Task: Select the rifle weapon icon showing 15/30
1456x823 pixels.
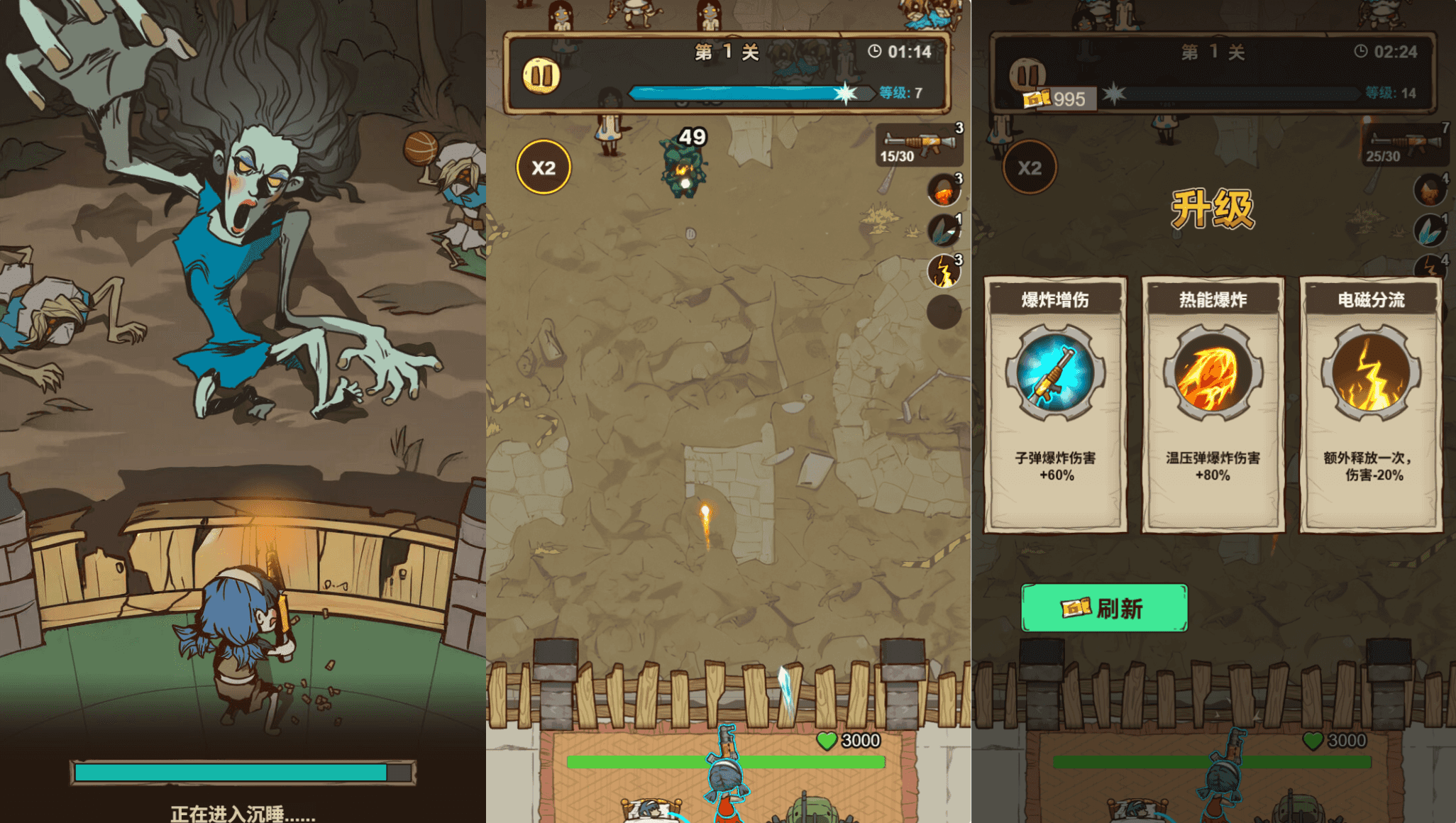Action: tap(920, 145)
